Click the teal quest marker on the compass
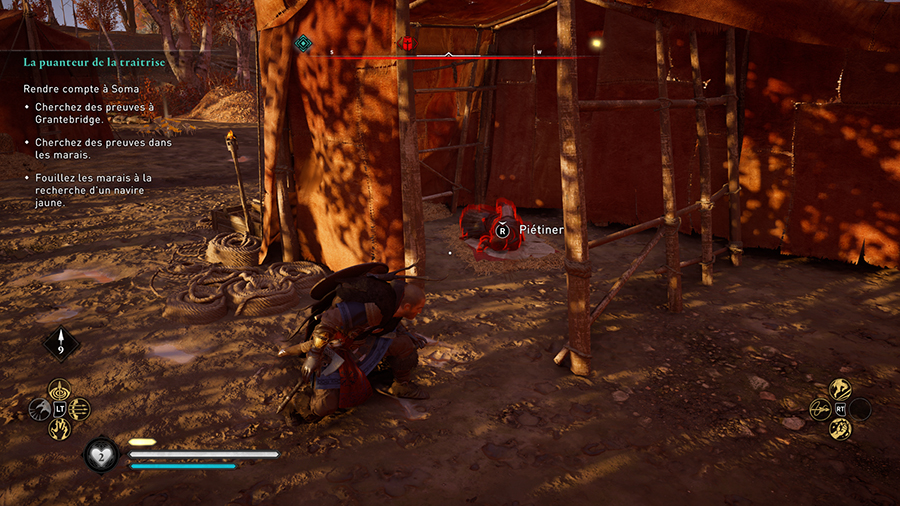 click(x=303, y=43)
